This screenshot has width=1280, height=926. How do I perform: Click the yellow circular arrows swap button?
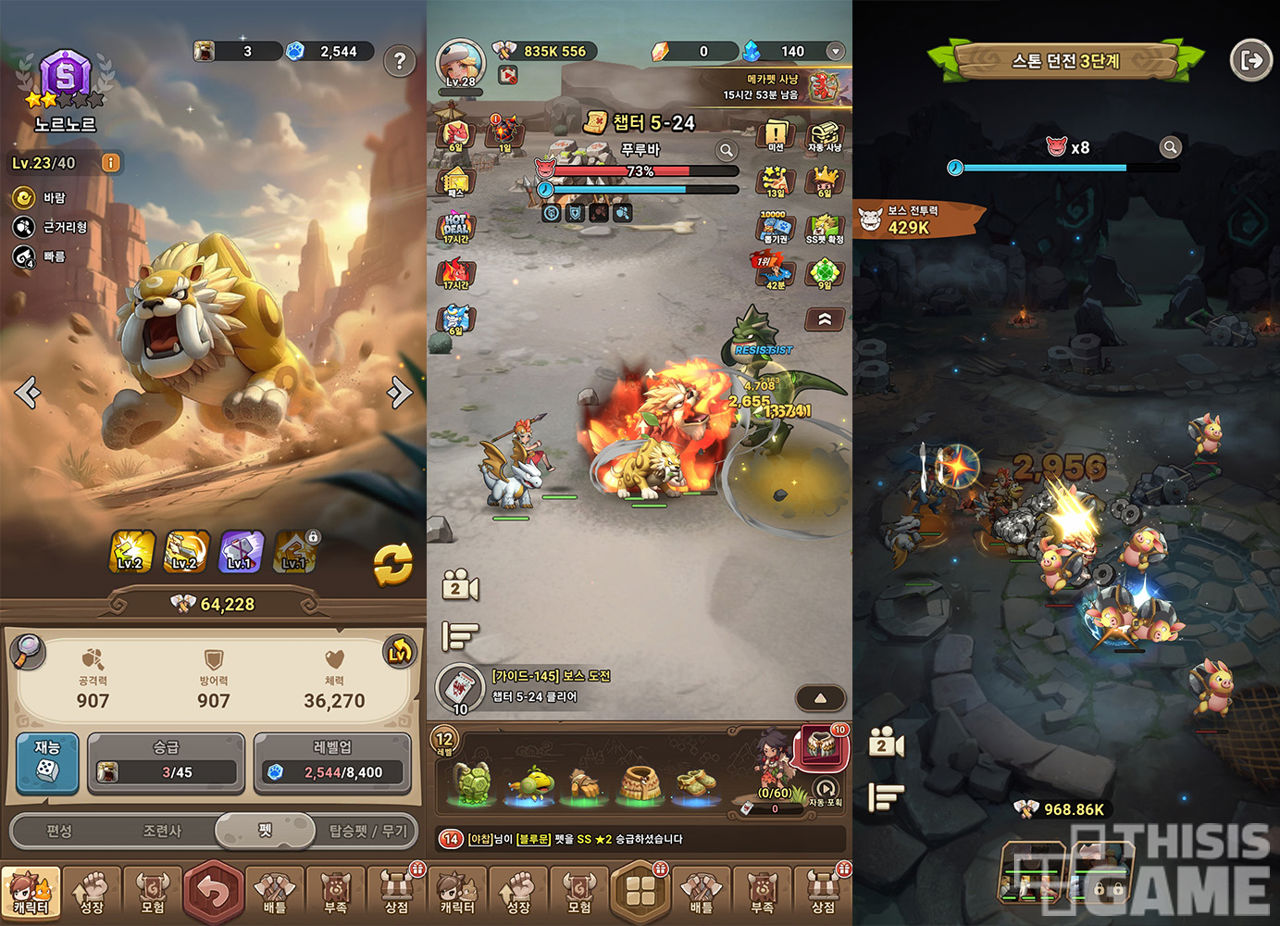(x=393, y=565)
